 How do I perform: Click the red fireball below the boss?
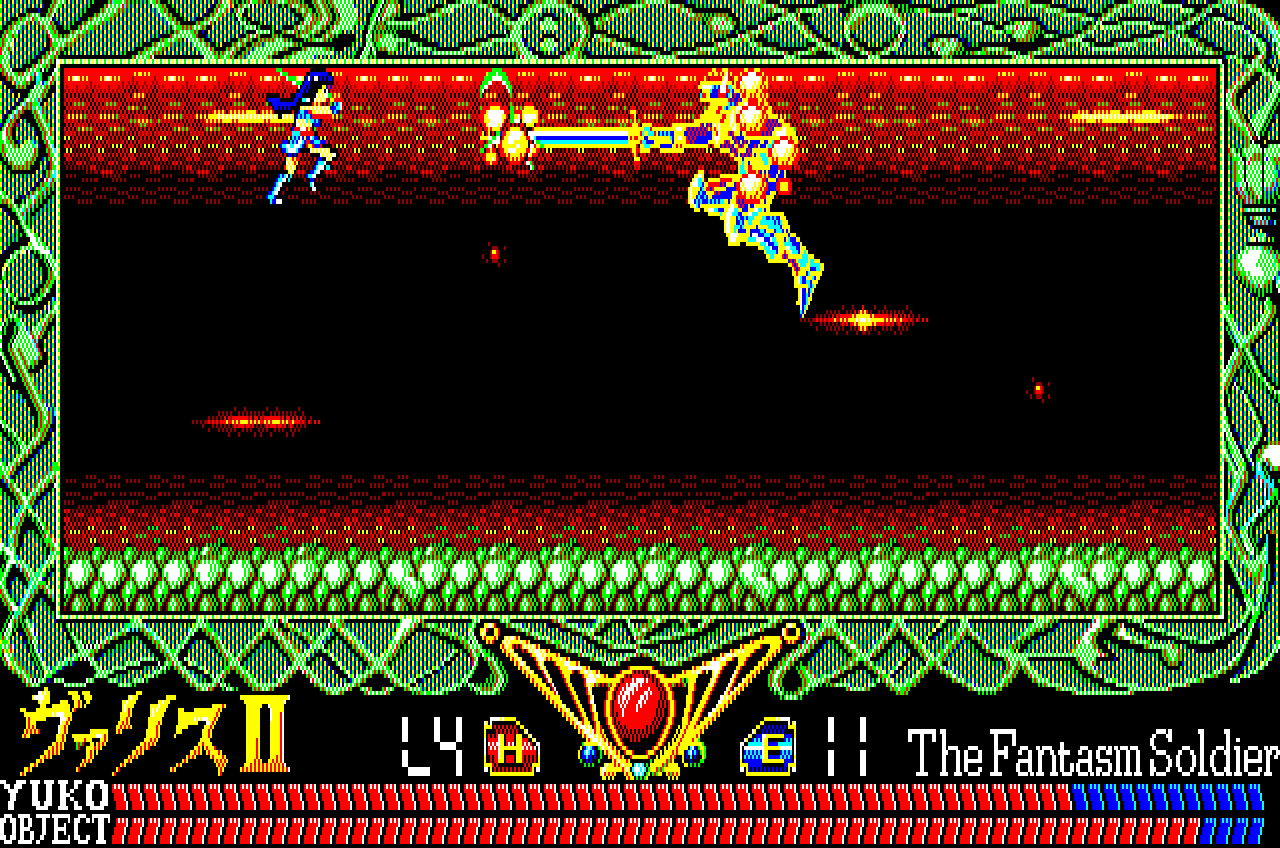862,317
